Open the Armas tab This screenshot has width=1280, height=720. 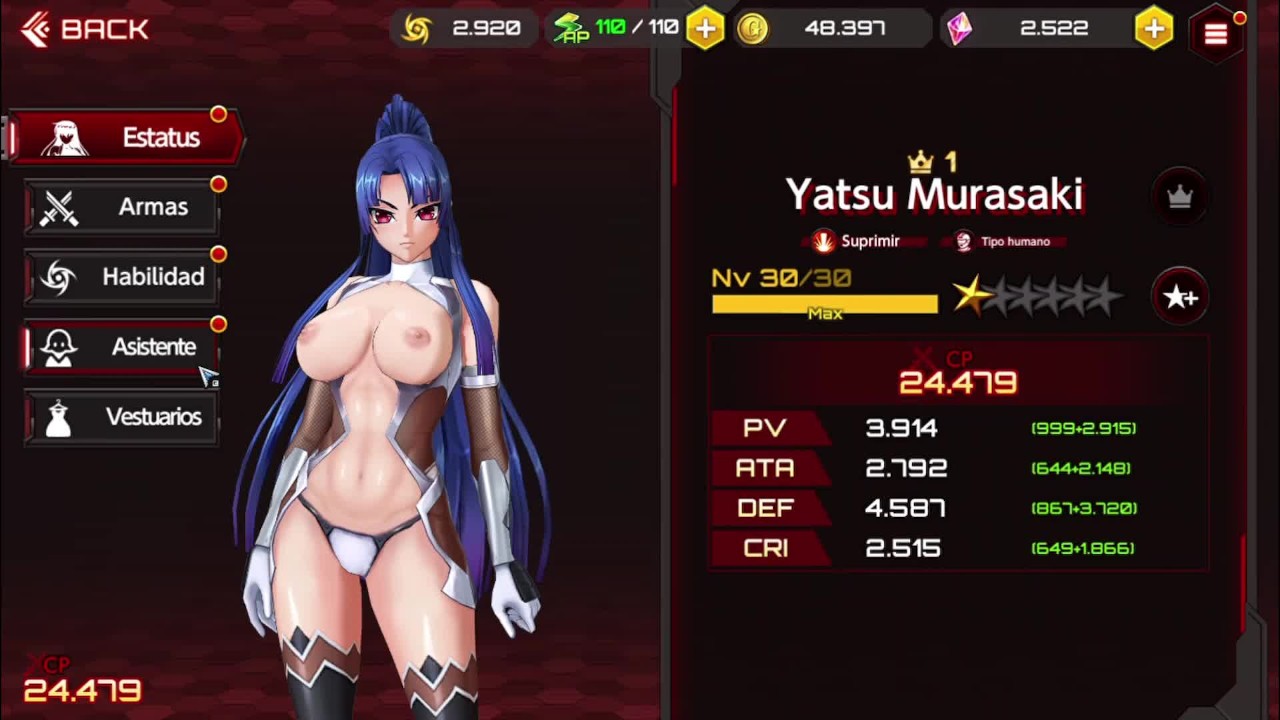[x=122, y=207]
